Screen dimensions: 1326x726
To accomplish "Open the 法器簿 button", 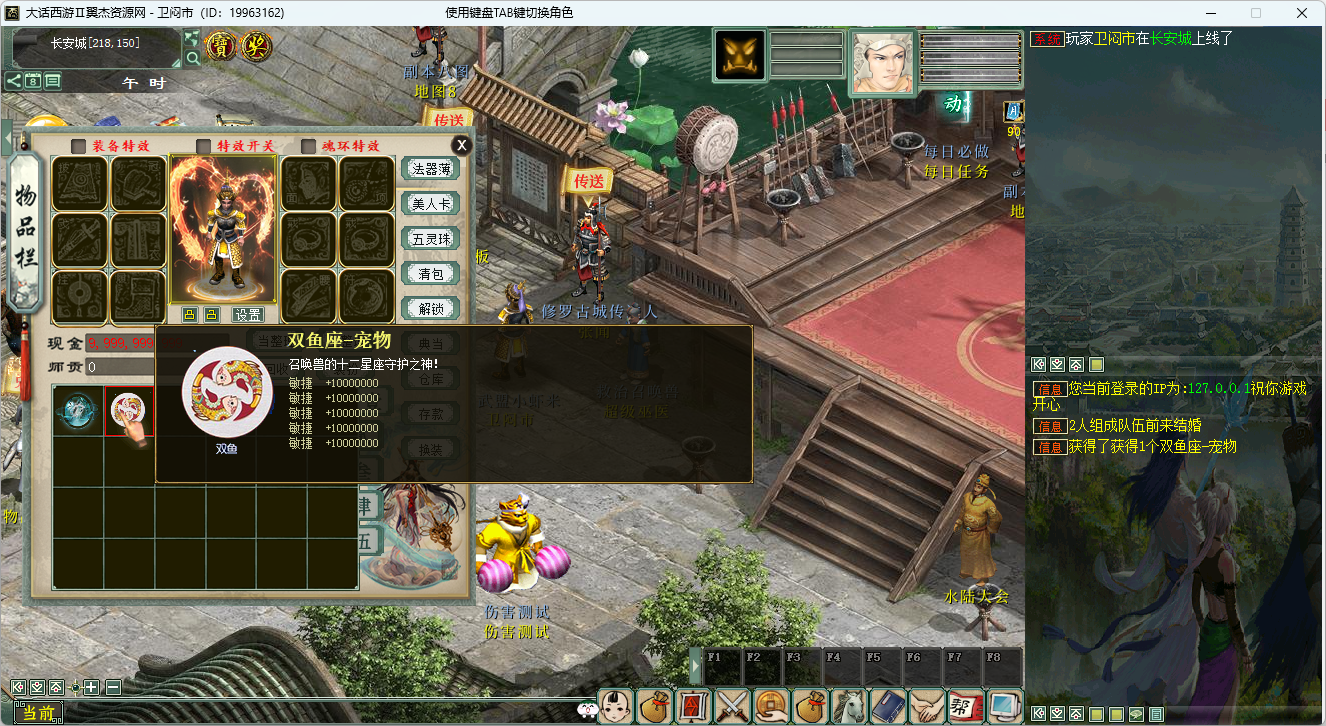I will click(x=430, y=169).
